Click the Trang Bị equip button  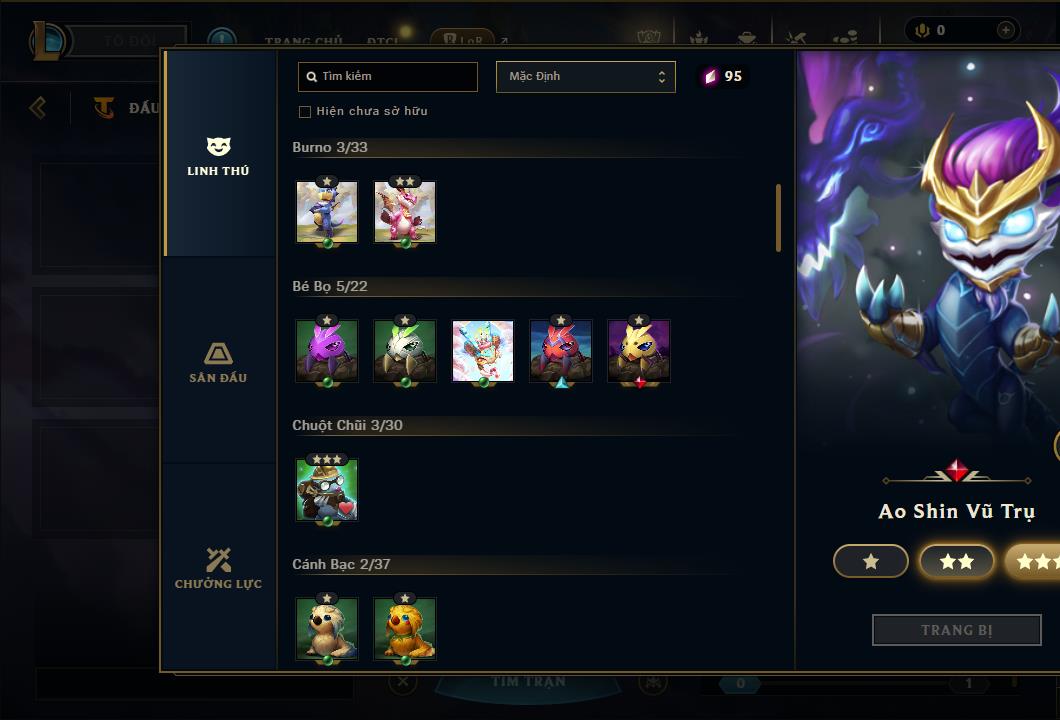[957, 630]
